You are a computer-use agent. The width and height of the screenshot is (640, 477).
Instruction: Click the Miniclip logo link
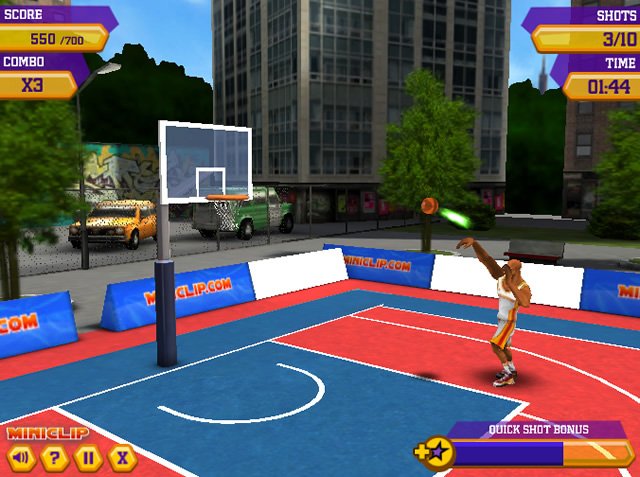point(48,433)
